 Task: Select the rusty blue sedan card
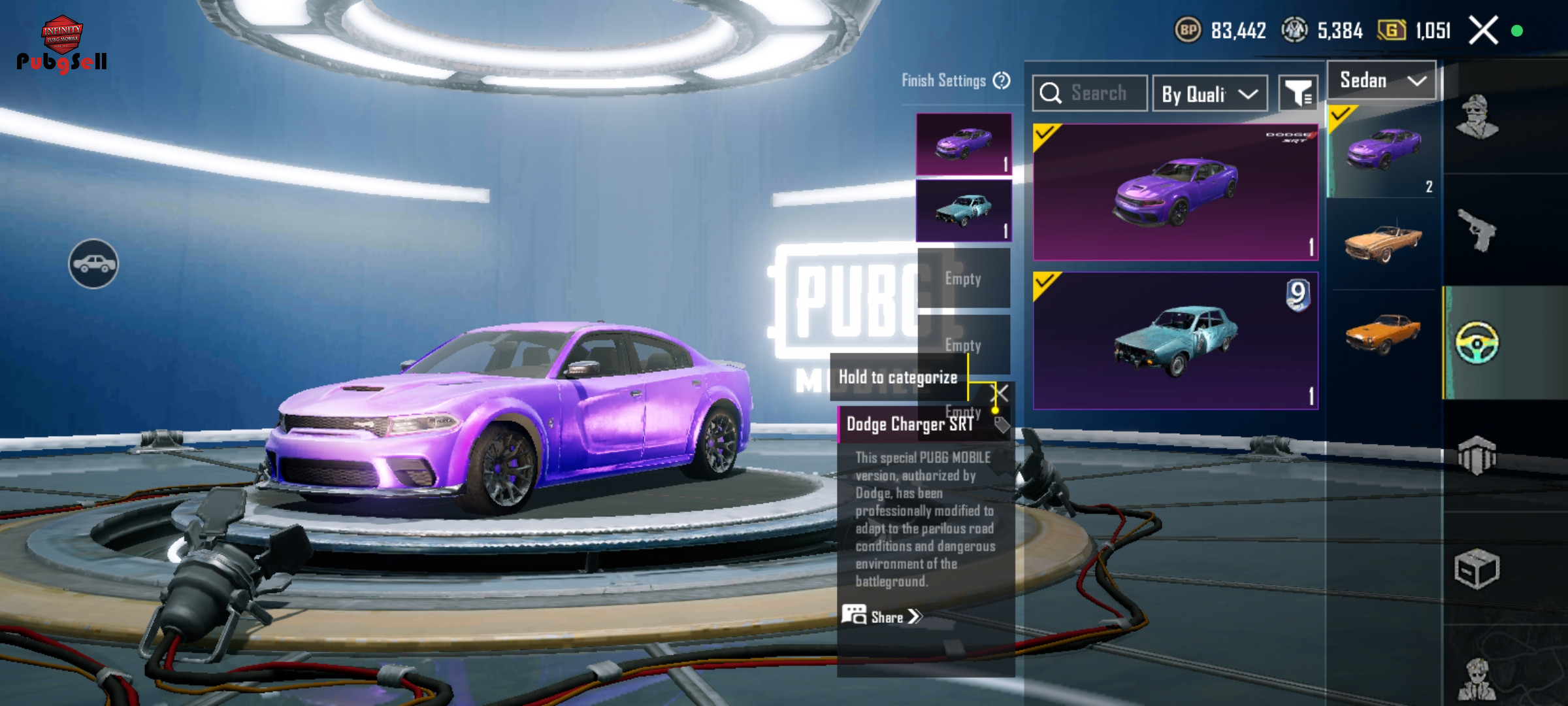click(1175, 341)
